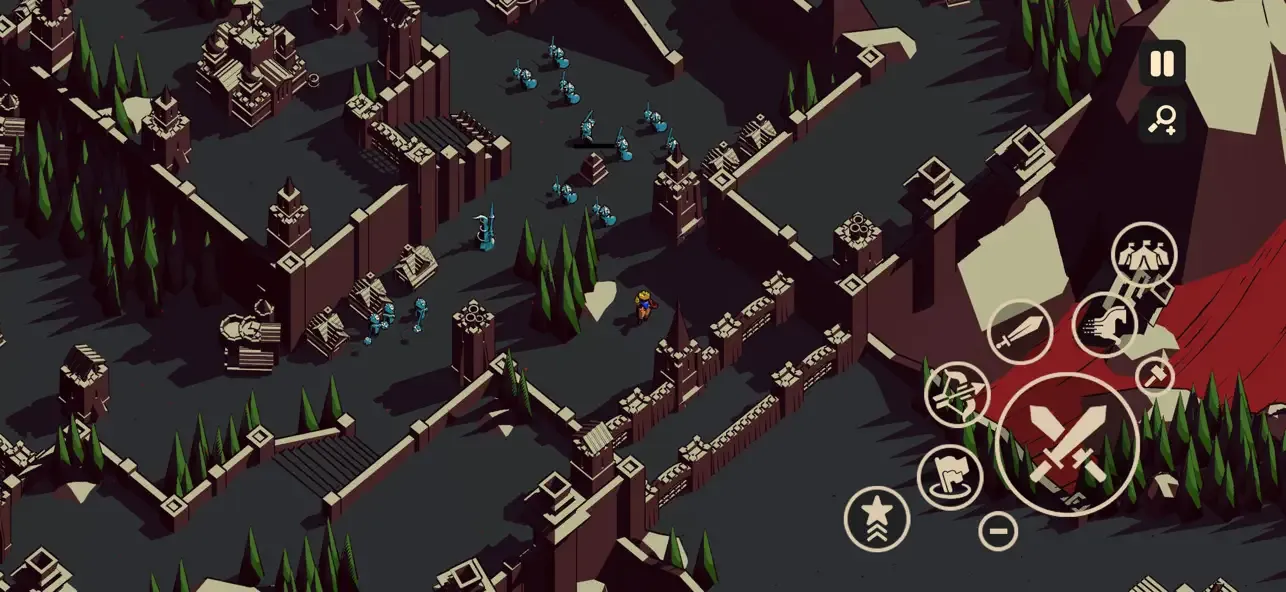Activate the star rank-up button
The image size is (1286, 592).
877,518
